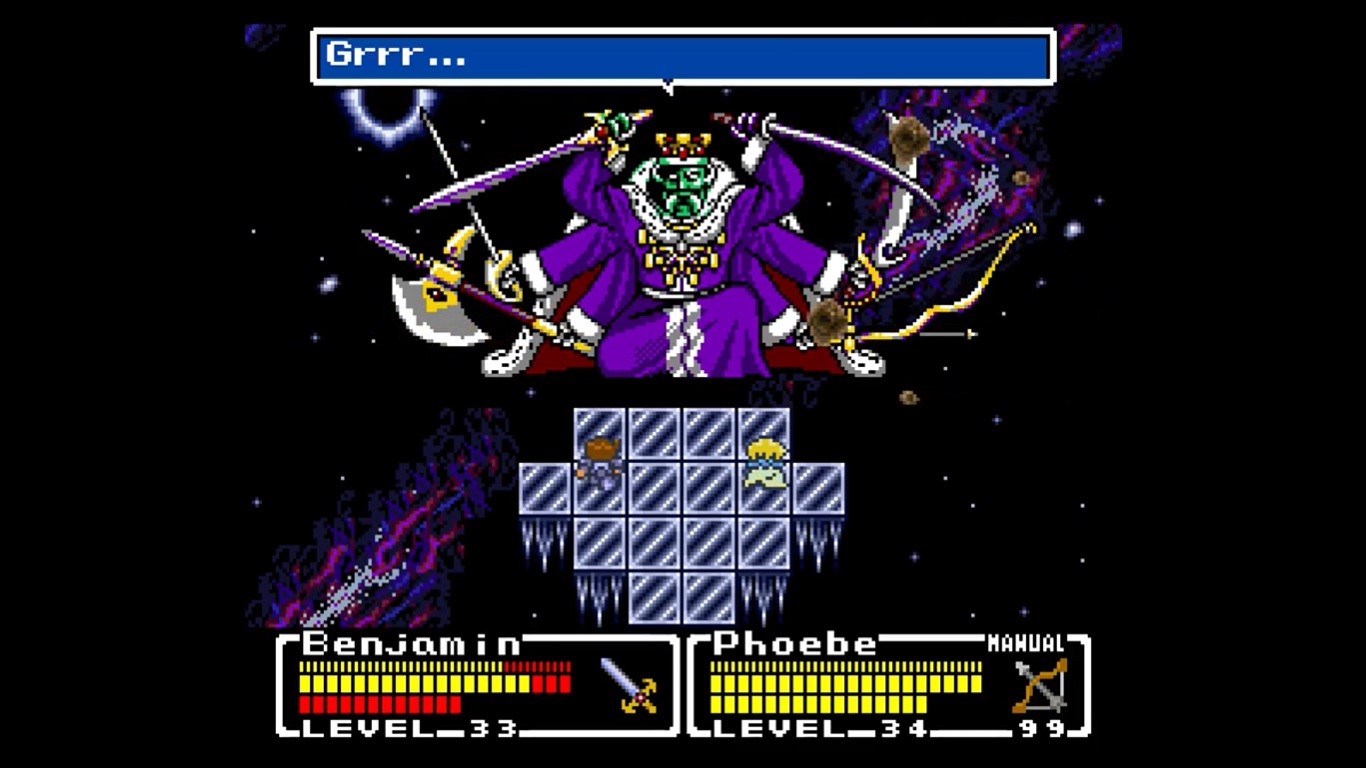
Task: Open the dialogue box showing Grrr...
Action: point(680,57)
